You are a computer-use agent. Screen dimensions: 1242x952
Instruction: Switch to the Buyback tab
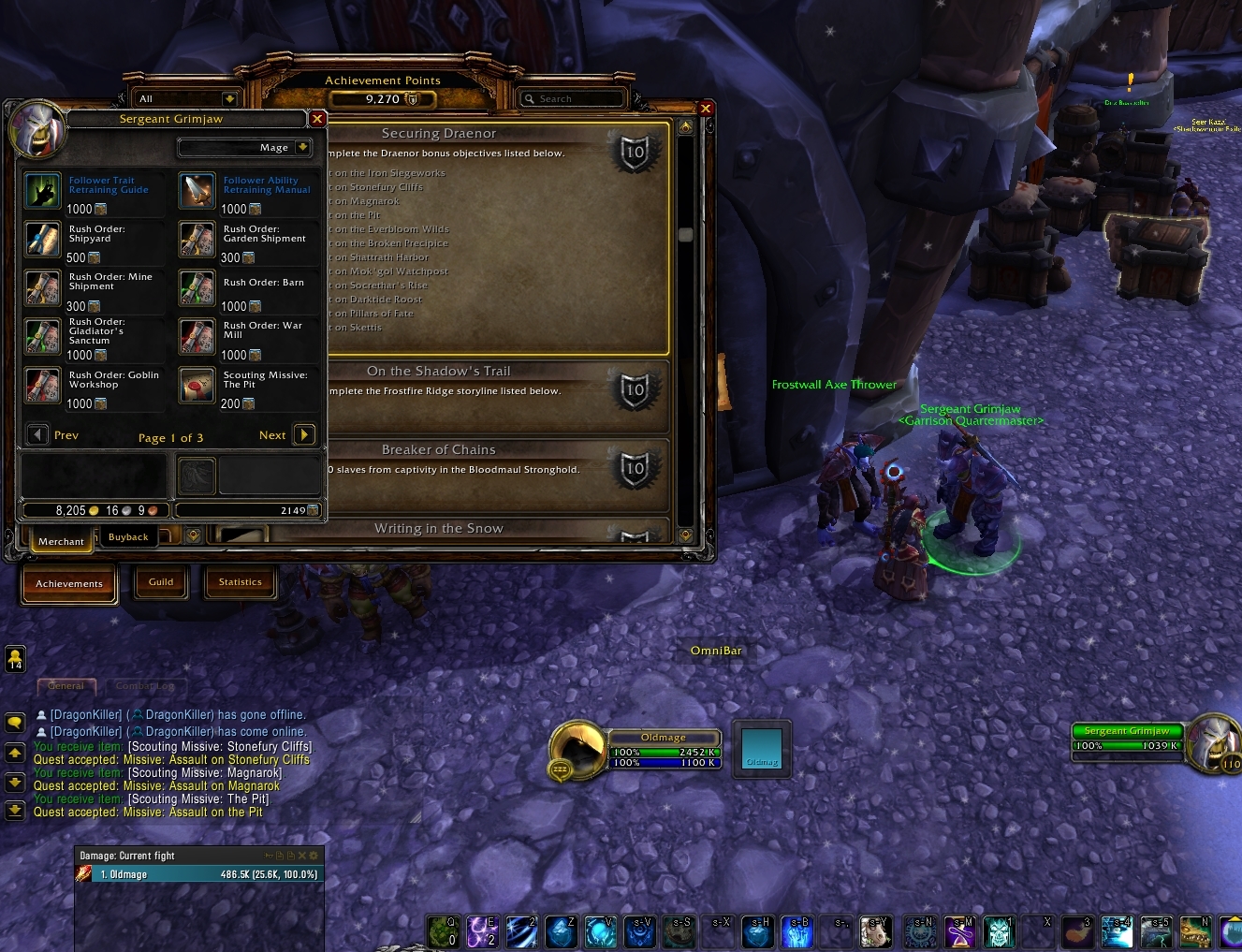click(x=128, y=535)
